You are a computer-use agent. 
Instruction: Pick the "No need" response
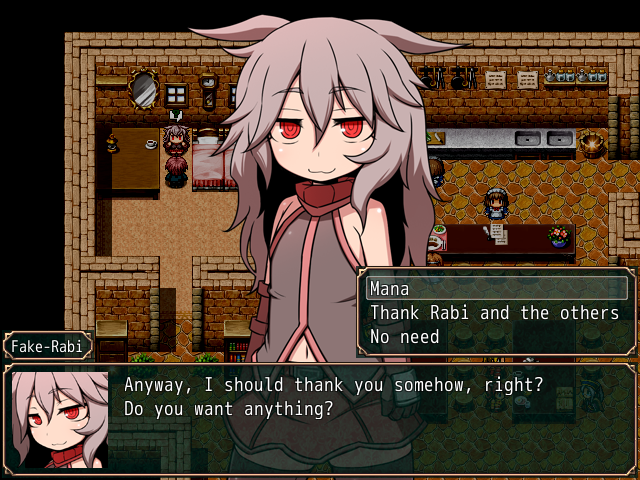495,337
